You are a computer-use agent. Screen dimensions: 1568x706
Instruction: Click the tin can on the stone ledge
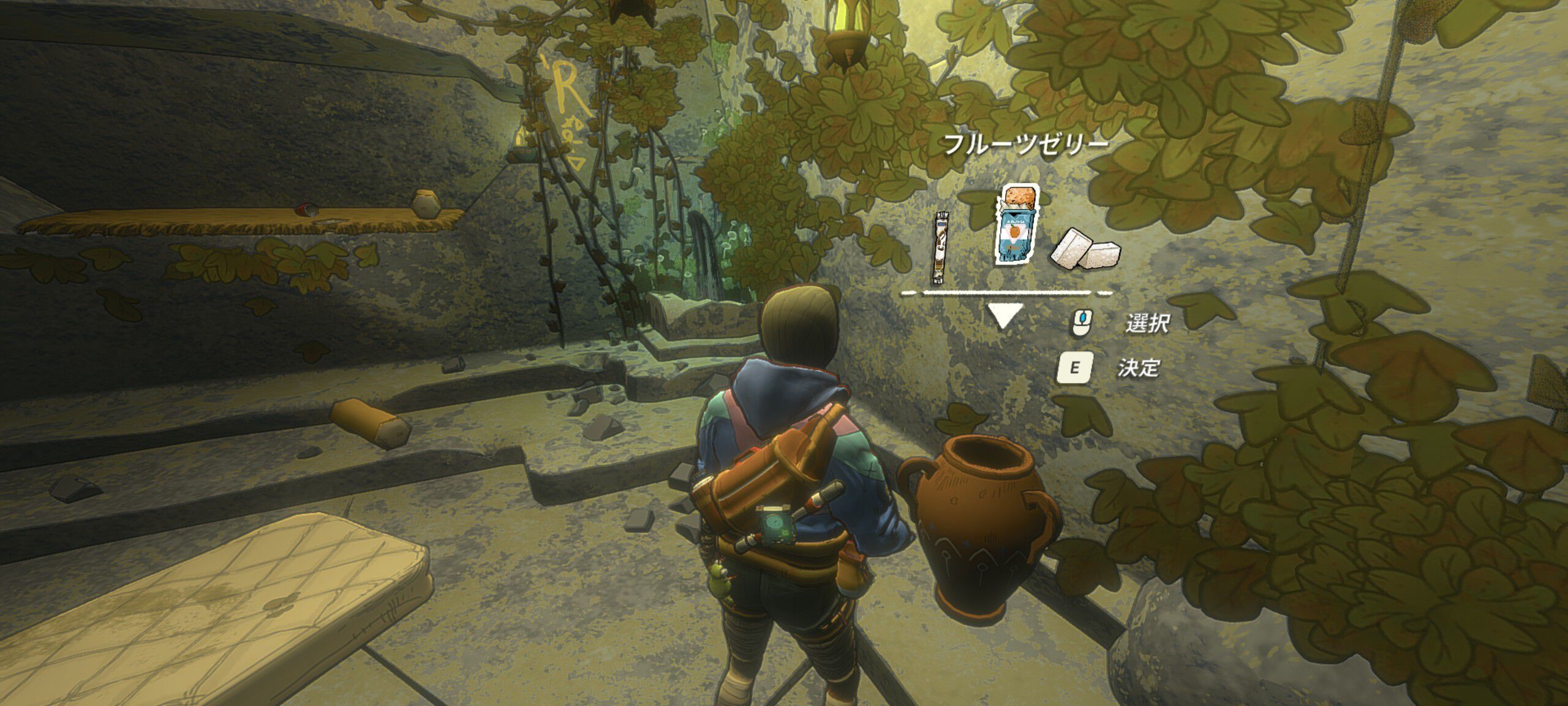click(305, 211)
